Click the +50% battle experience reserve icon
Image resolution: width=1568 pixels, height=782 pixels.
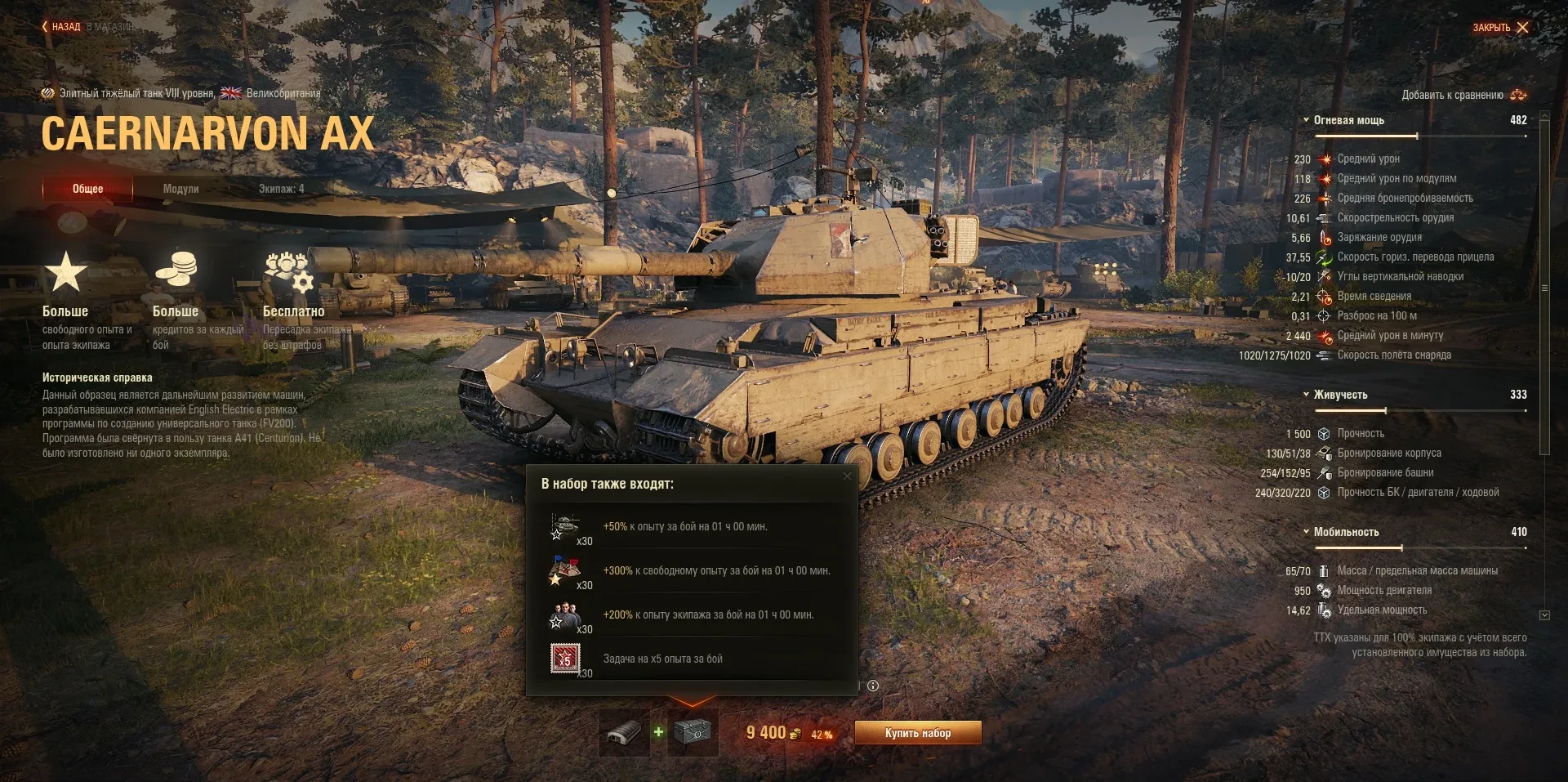[x=564, y=527]
